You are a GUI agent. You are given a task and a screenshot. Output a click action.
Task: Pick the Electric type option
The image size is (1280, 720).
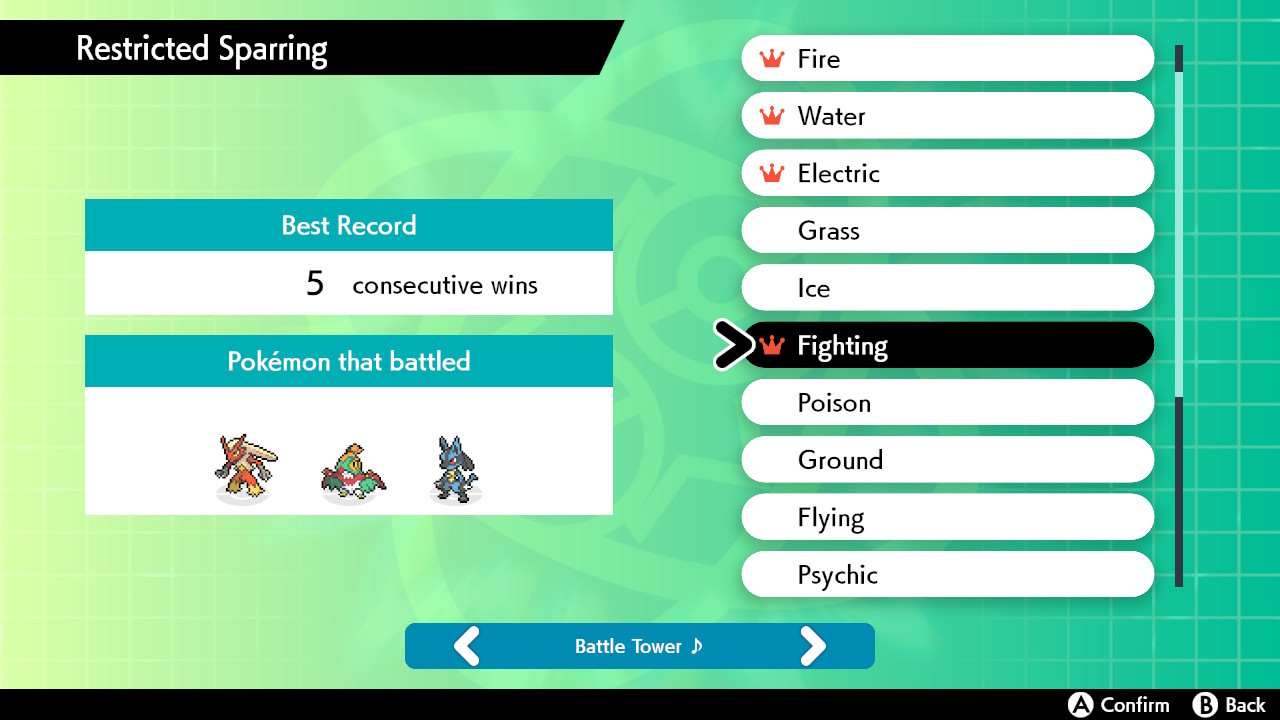[x=947, y=173]
